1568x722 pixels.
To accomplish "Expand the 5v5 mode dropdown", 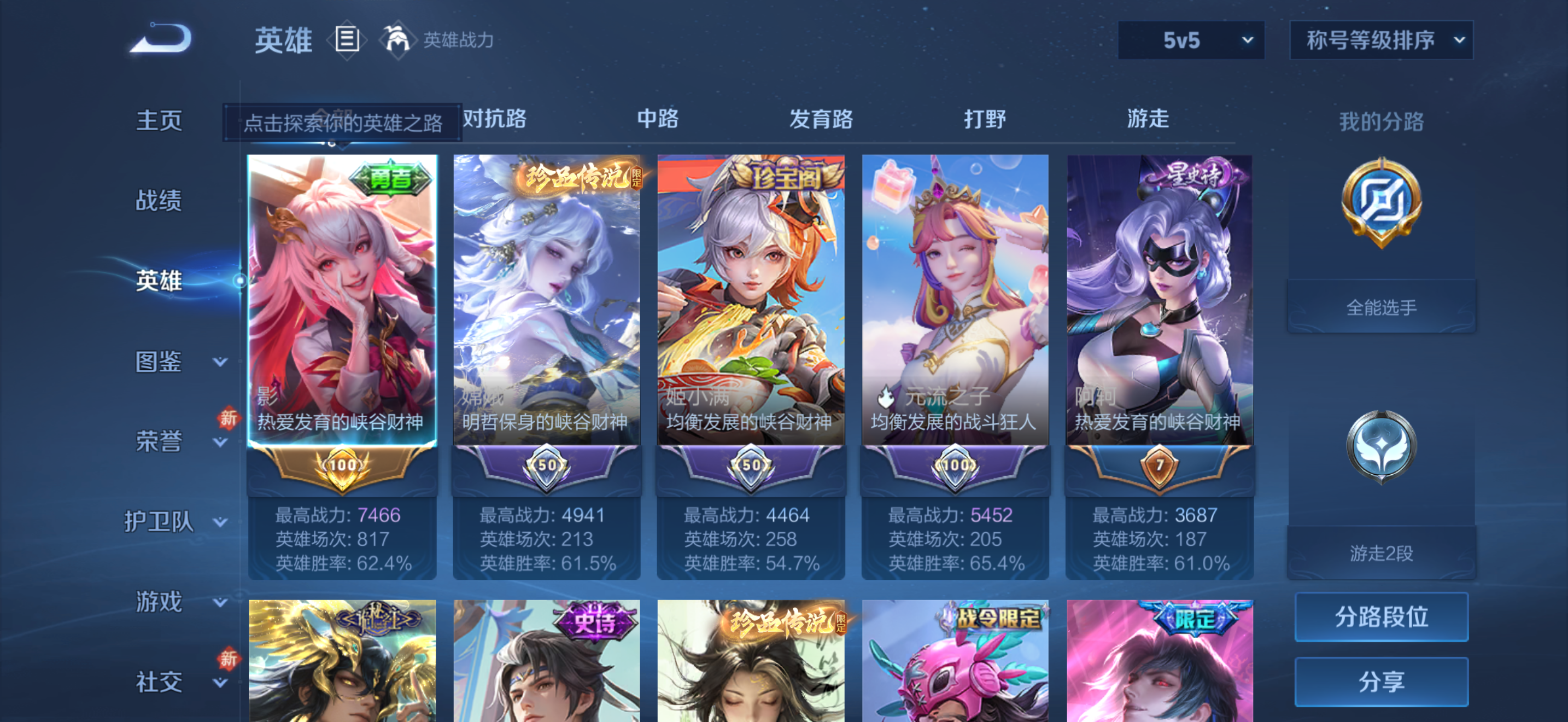I will click(x=1191, y=39).
